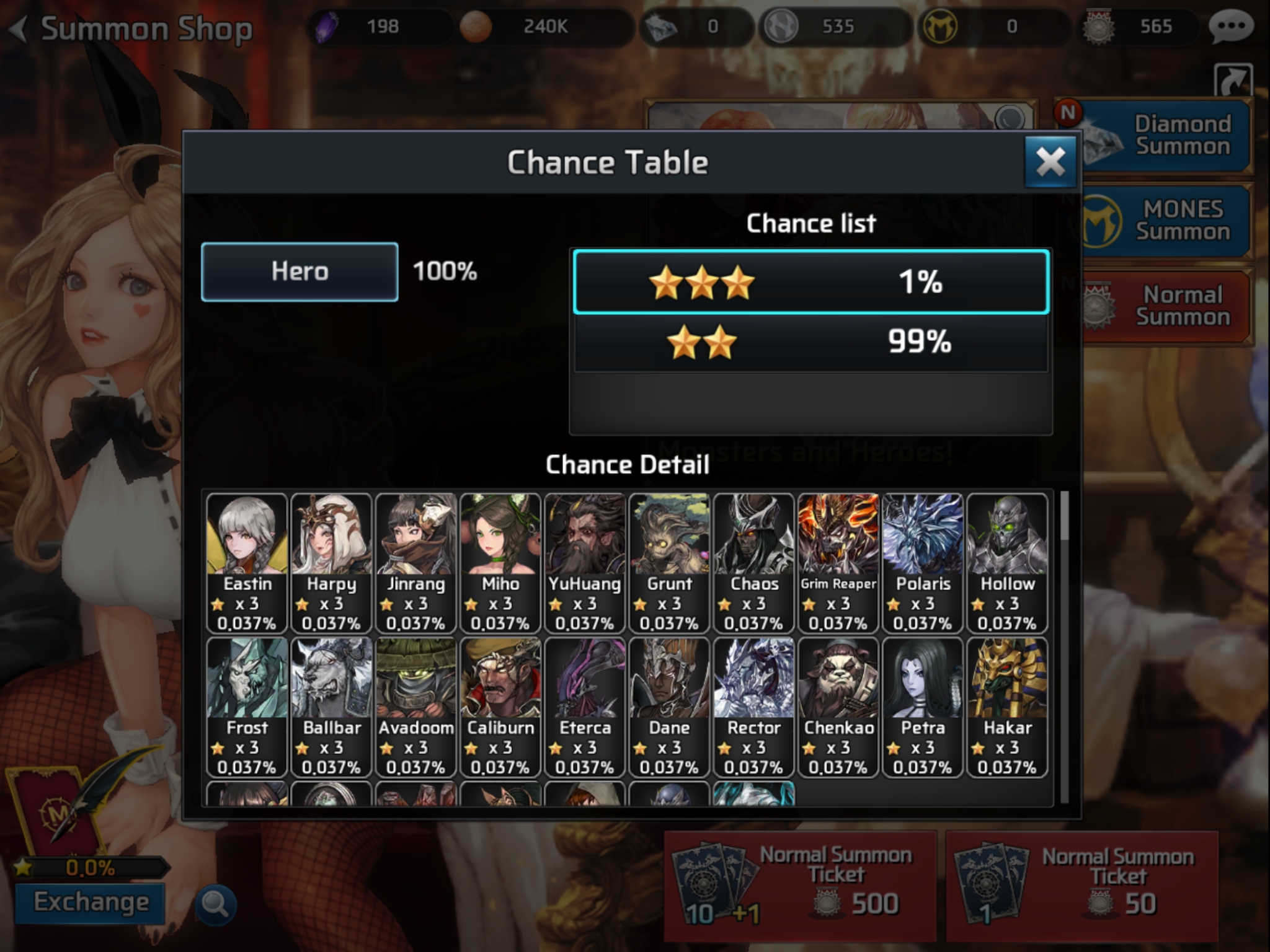
Task: Choose the two-star 99% chance row
Action: (811, 342)
